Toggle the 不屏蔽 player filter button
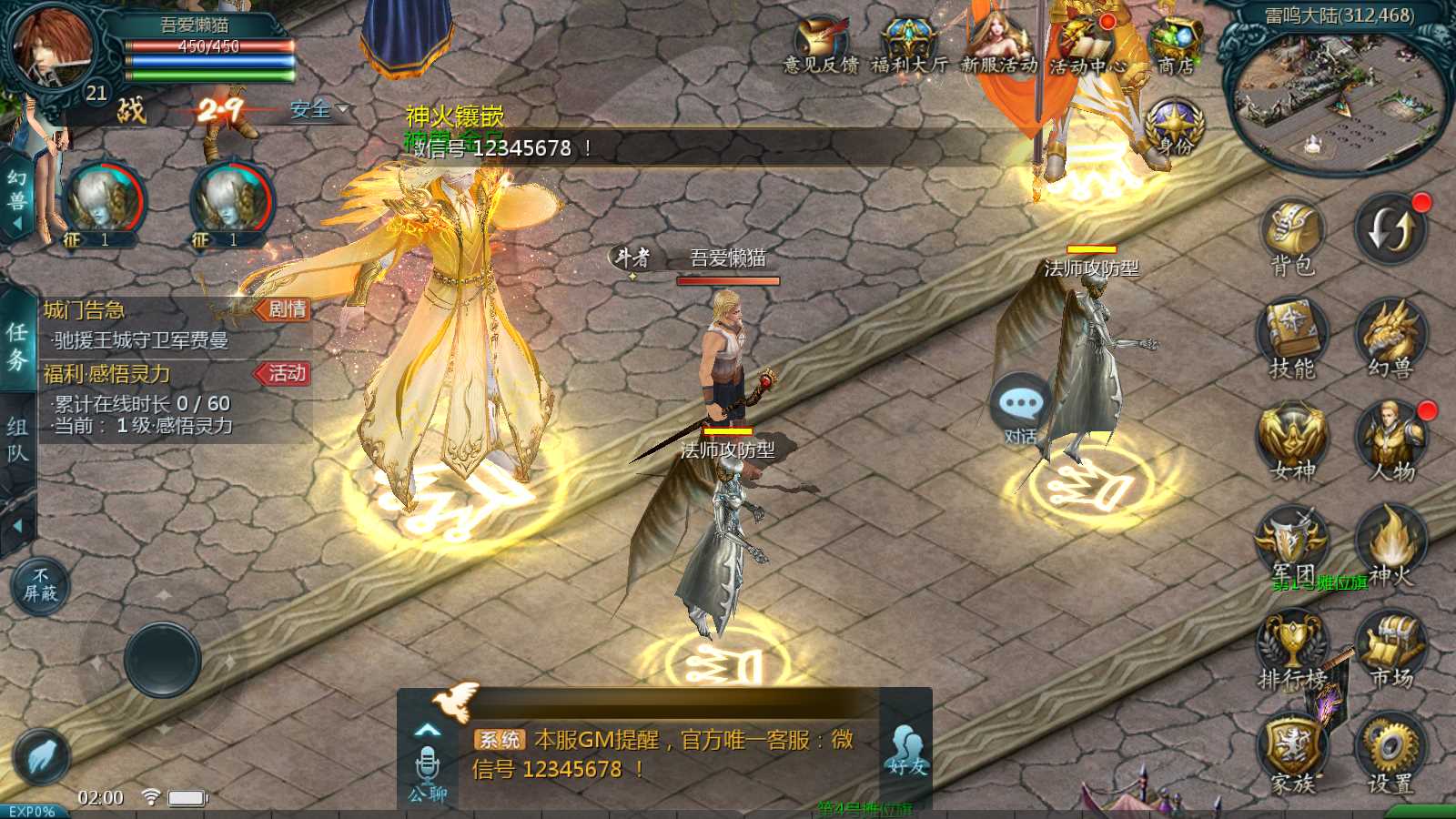Viewport: 1456px width, 819px height. tap(40, 585)
